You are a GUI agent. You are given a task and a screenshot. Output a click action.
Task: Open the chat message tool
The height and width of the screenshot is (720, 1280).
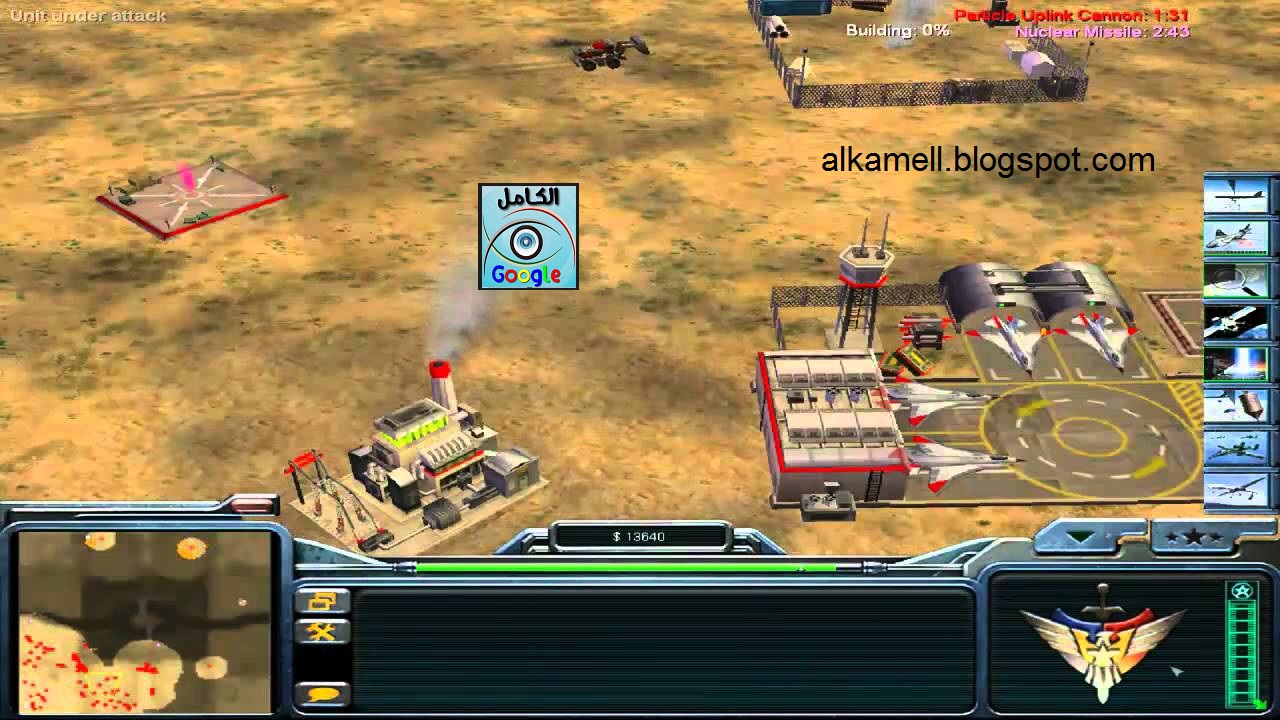(x=323, y=692)
